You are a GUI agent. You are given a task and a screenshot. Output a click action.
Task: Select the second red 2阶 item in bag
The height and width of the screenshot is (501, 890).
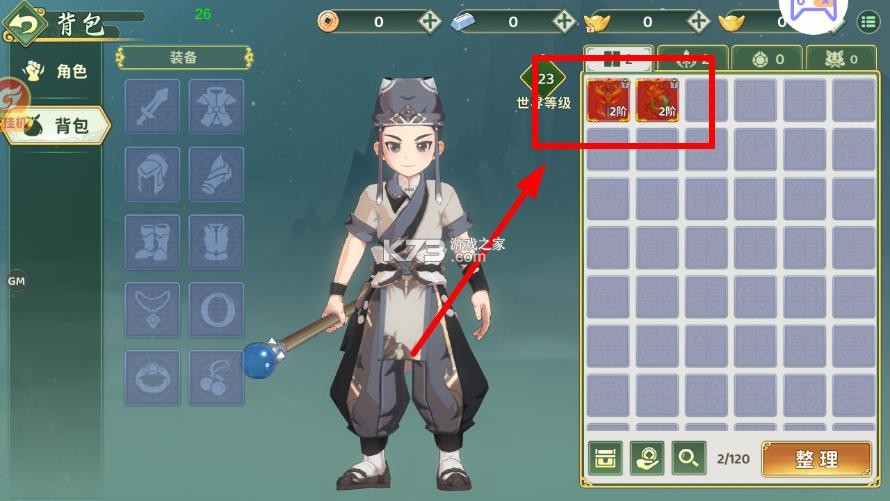pyautogui.click(x=657, y=100)
